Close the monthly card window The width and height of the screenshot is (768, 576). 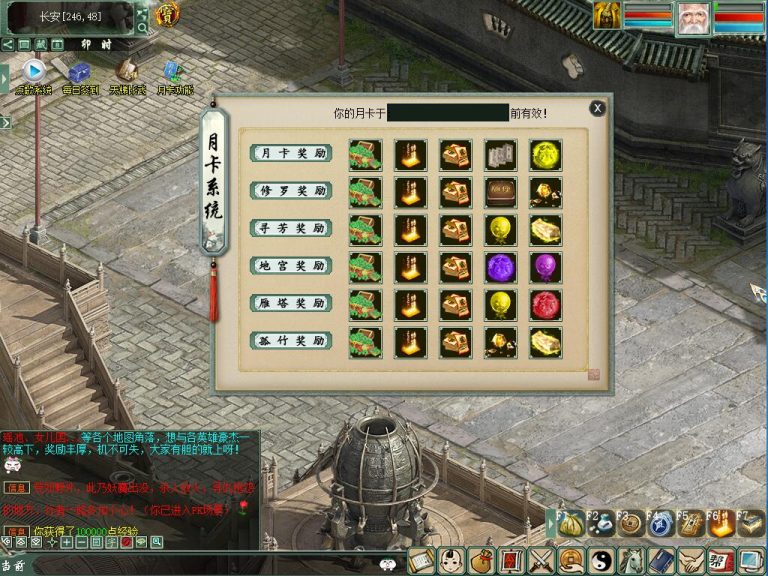coord(597,108)
